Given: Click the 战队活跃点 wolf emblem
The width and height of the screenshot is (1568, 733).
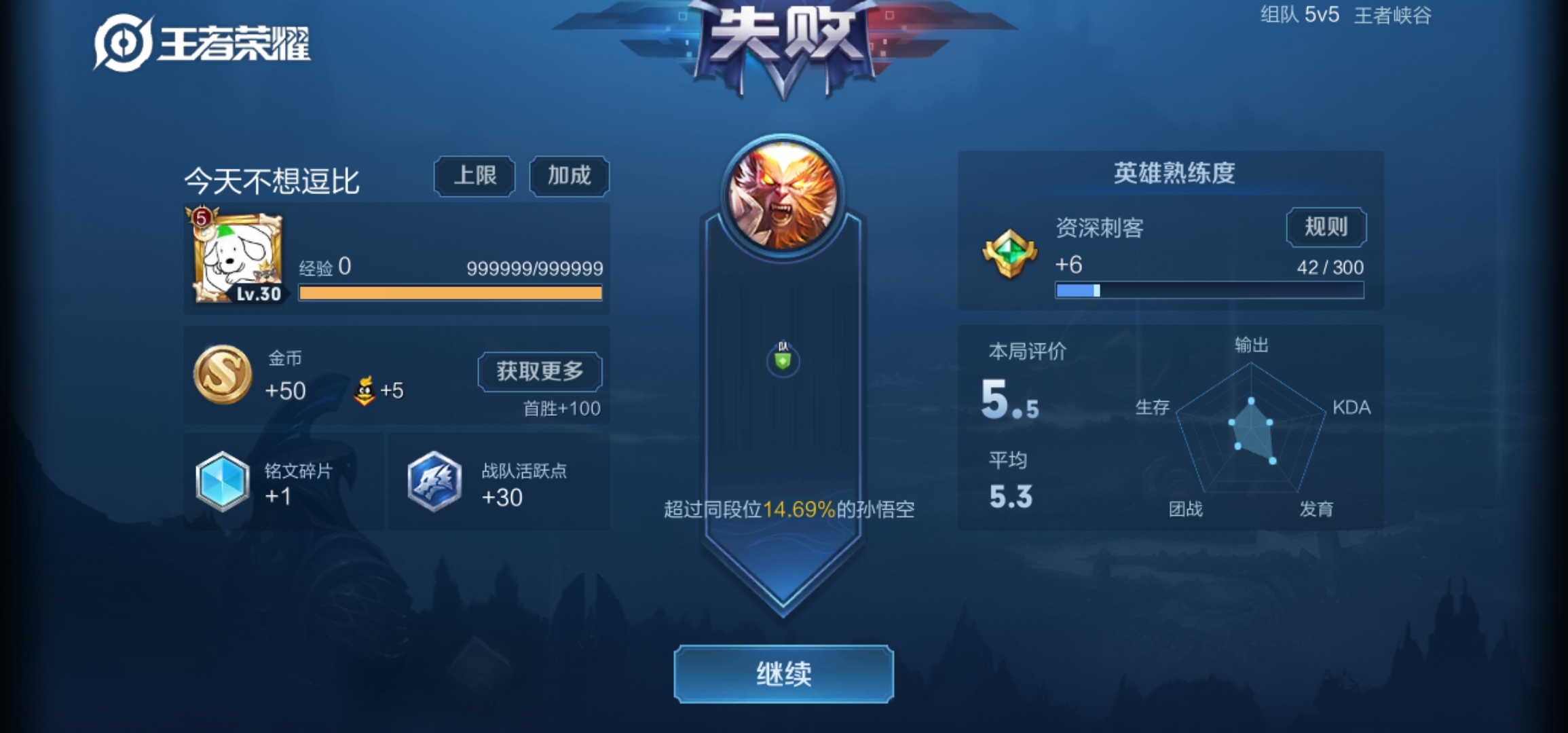Looking at the screenshot, I should (434, 482).
